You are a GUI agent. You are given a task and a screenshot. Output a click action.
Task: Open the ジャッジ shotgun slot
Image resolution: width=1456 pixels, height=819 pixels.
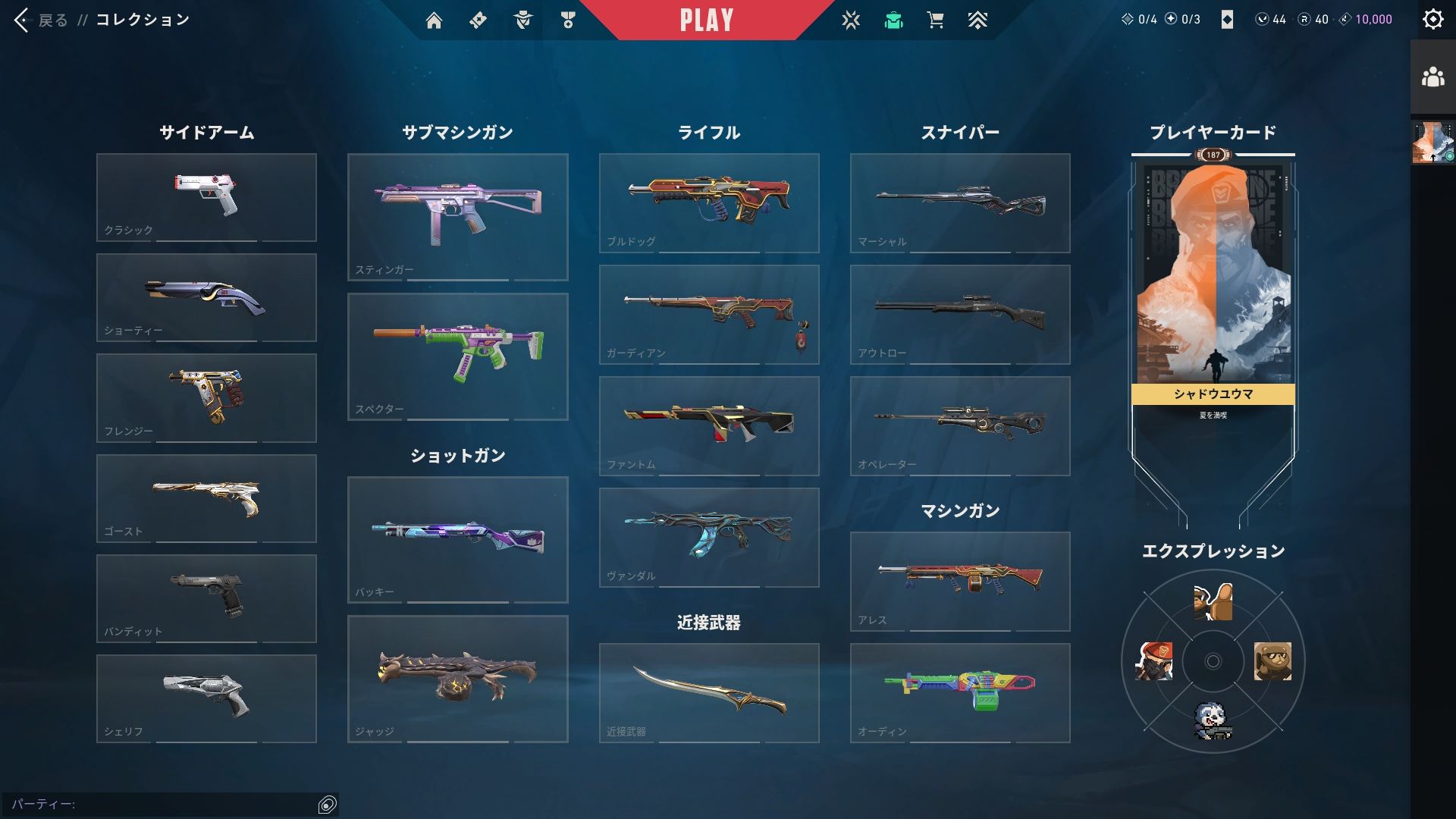click(457, 679)
